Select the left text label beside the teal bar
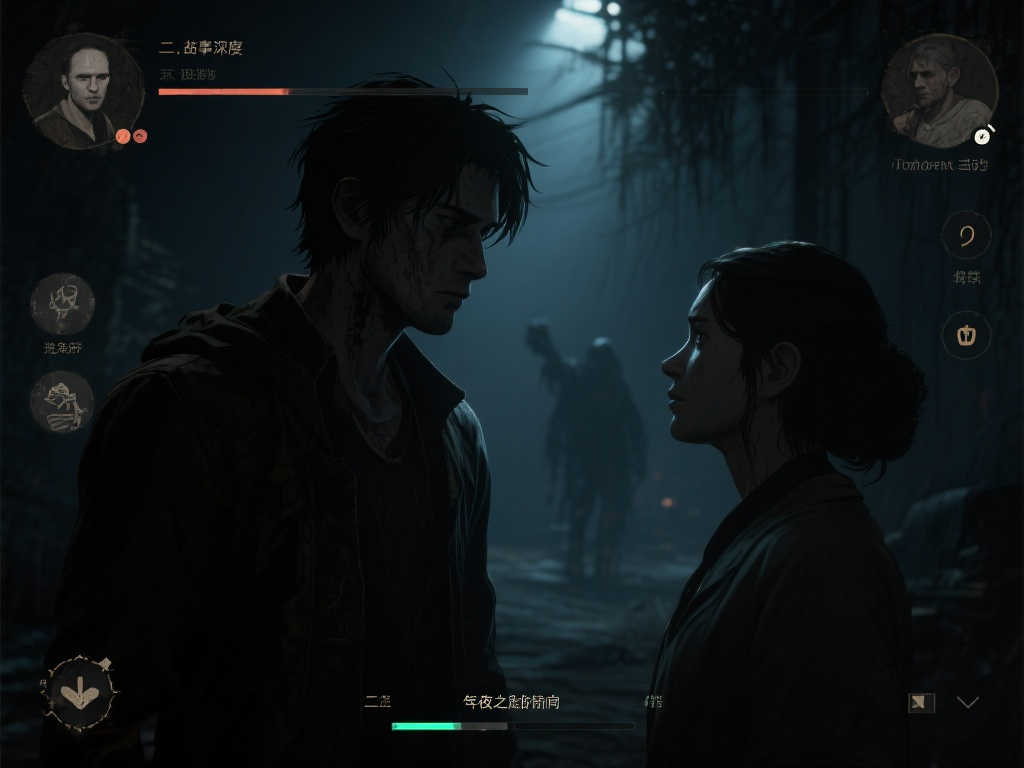Image resolution: width=1024 pixels, height=768 pixels. [x=377, y=702]
